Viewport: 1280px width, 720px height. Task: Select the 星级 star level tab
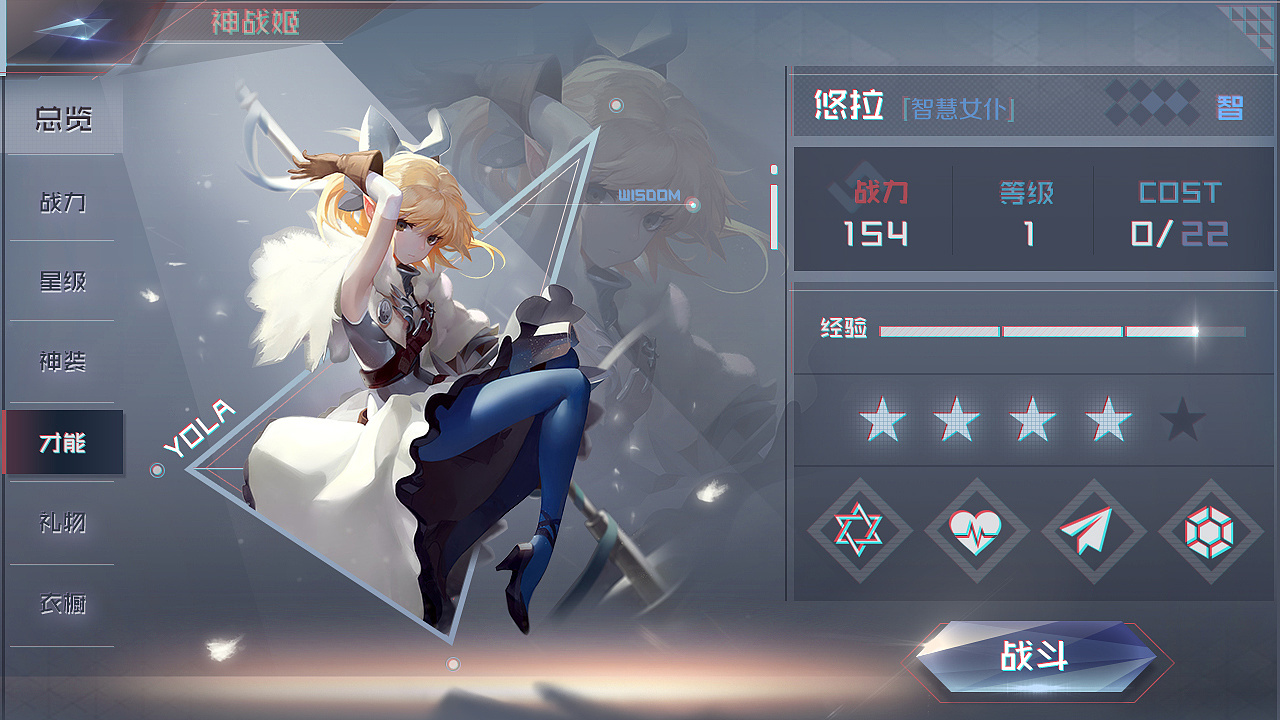63,281
